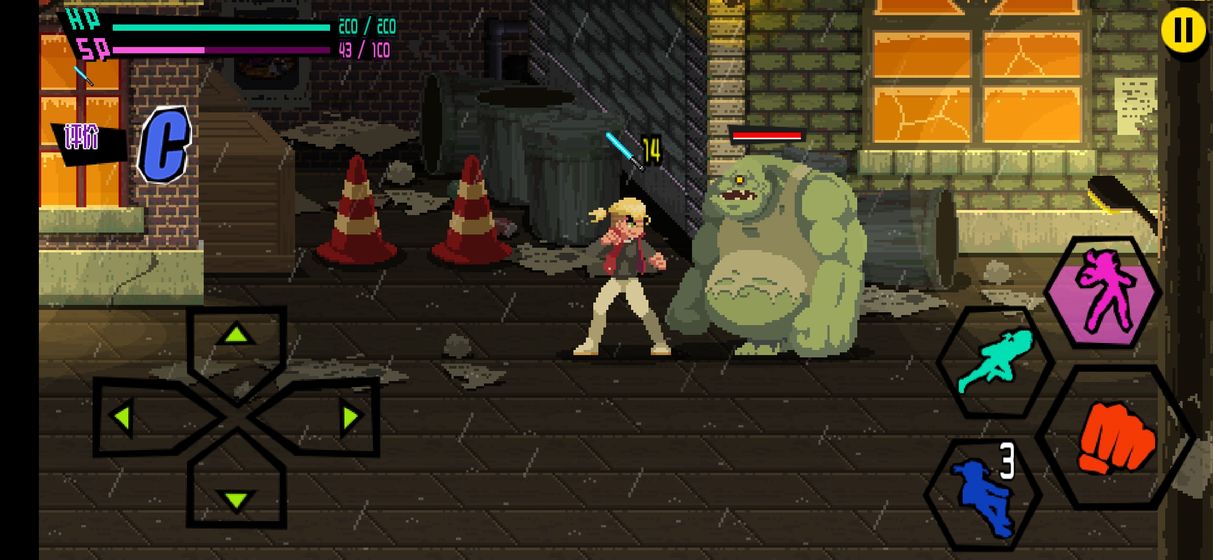Pause the game with the yellow button
1213x560 pixels.
coord(1182,31)
